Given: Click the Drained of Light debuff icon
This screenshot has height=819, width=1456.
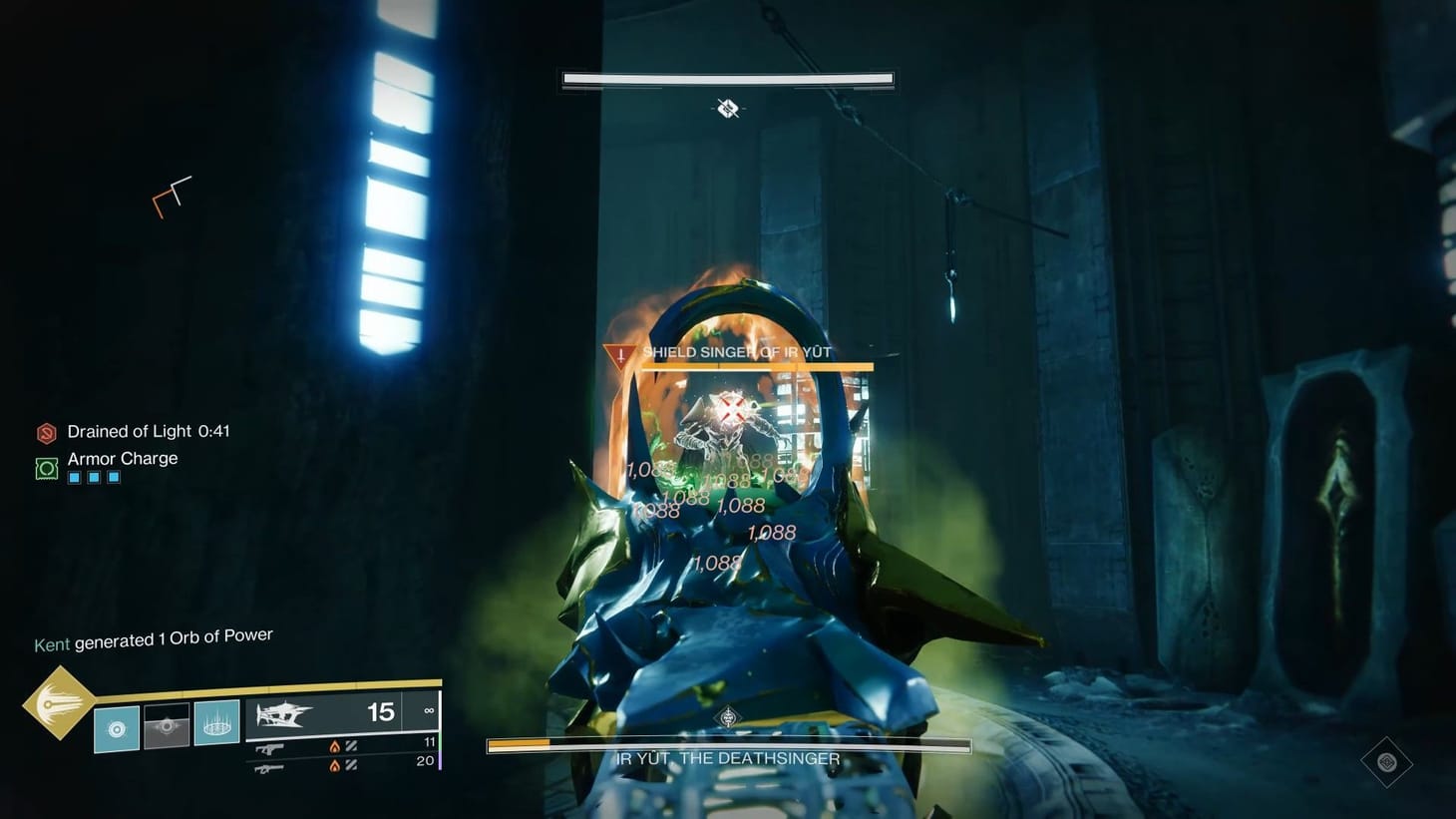Looking at the screenshot, I should (46, 431).
